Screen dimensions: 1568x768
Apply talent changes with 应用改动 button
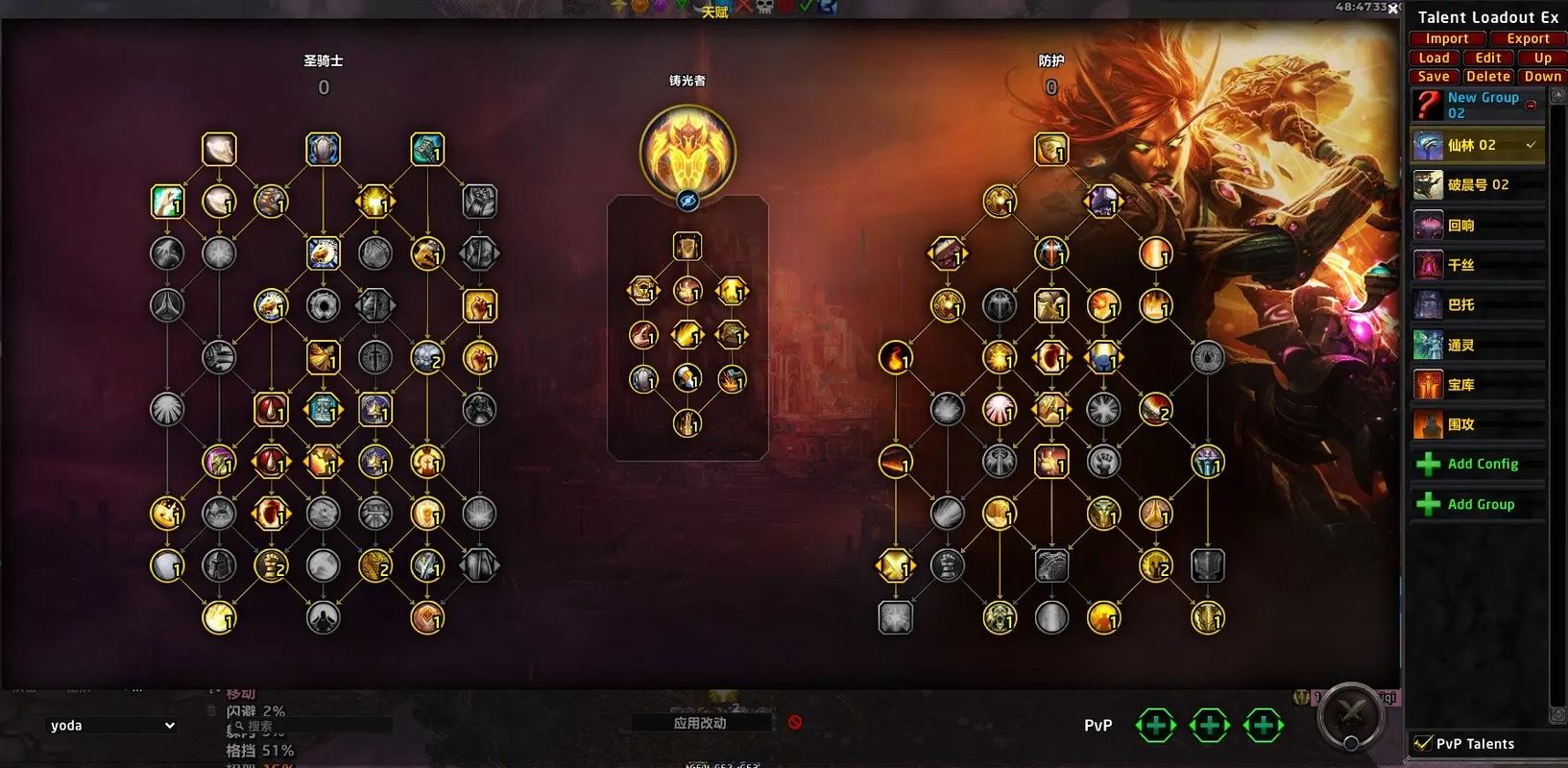[700, 723]
